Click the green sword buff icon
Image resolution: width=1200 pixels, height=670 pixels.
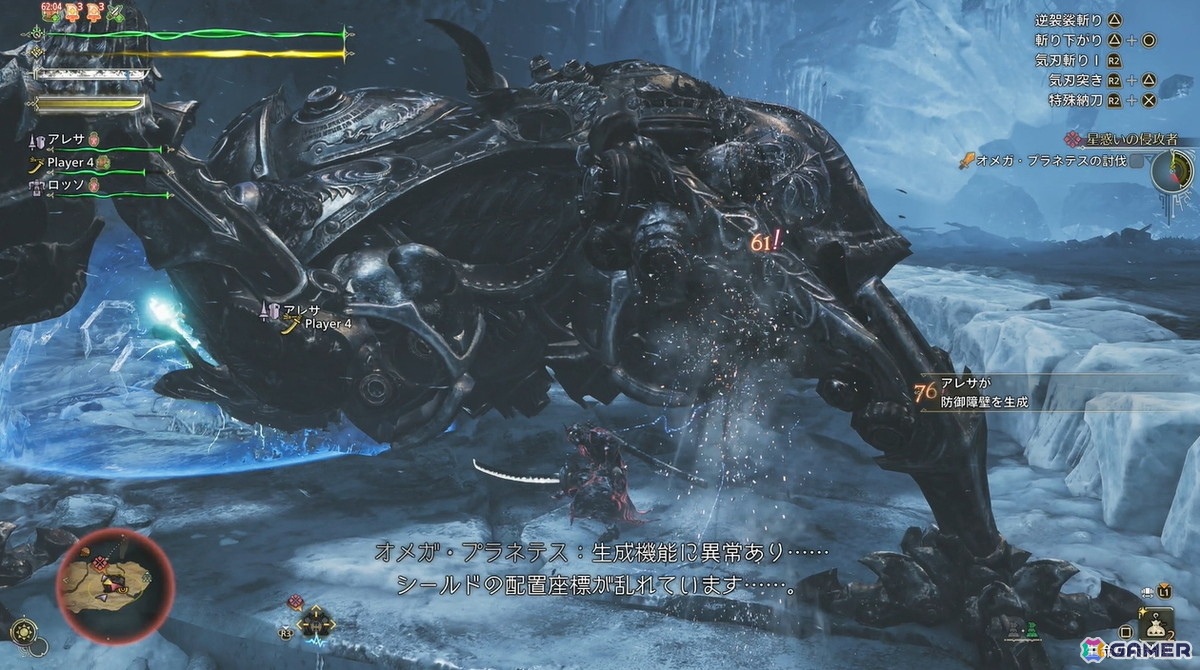click(x=116, y=13)
